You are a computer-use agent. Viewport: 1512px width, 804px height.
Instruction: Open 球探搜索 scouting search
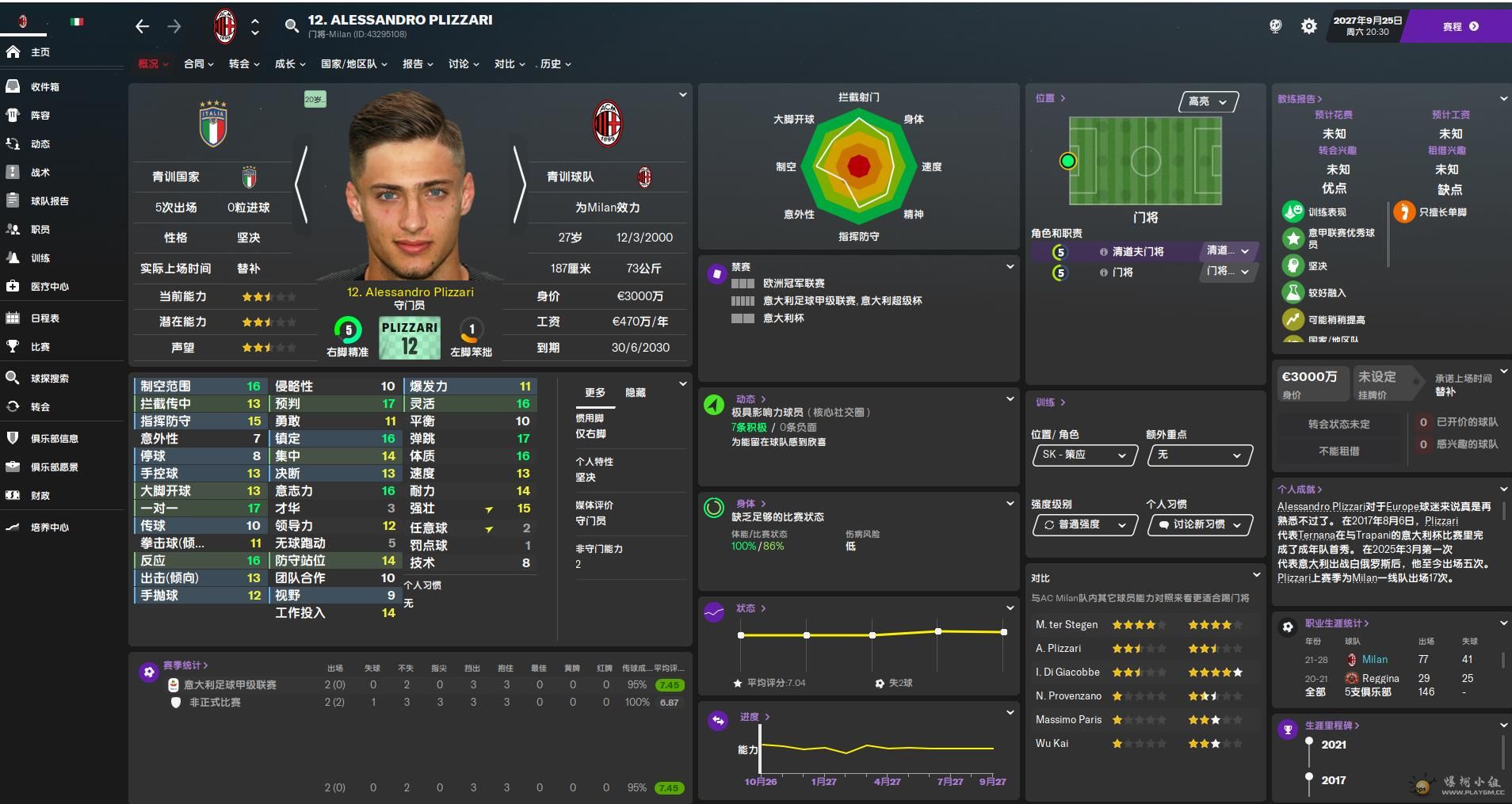(x=49, y=379)
